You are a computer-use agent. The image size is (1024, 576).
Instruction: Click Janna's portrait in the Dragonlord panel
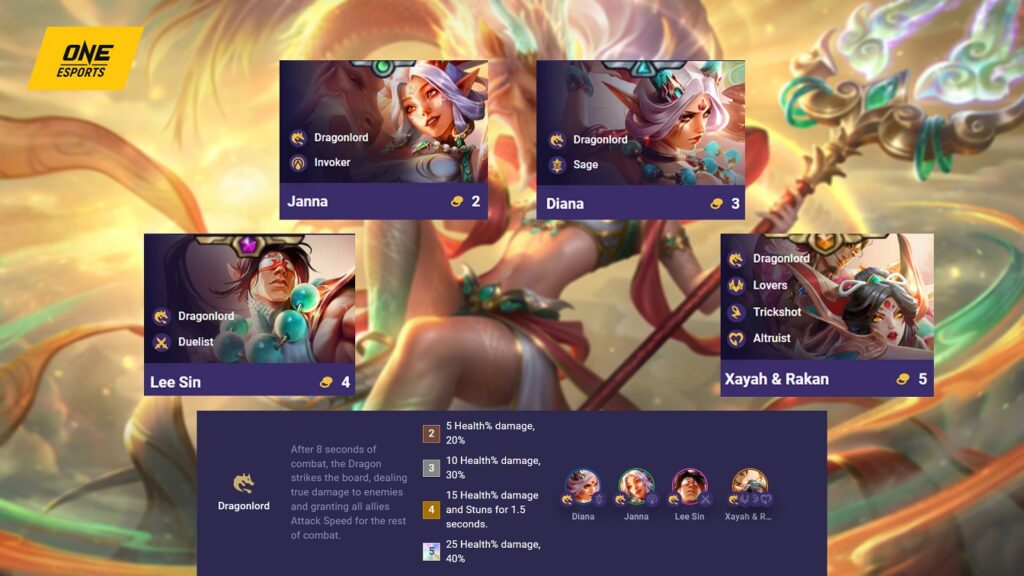[635, 487]
